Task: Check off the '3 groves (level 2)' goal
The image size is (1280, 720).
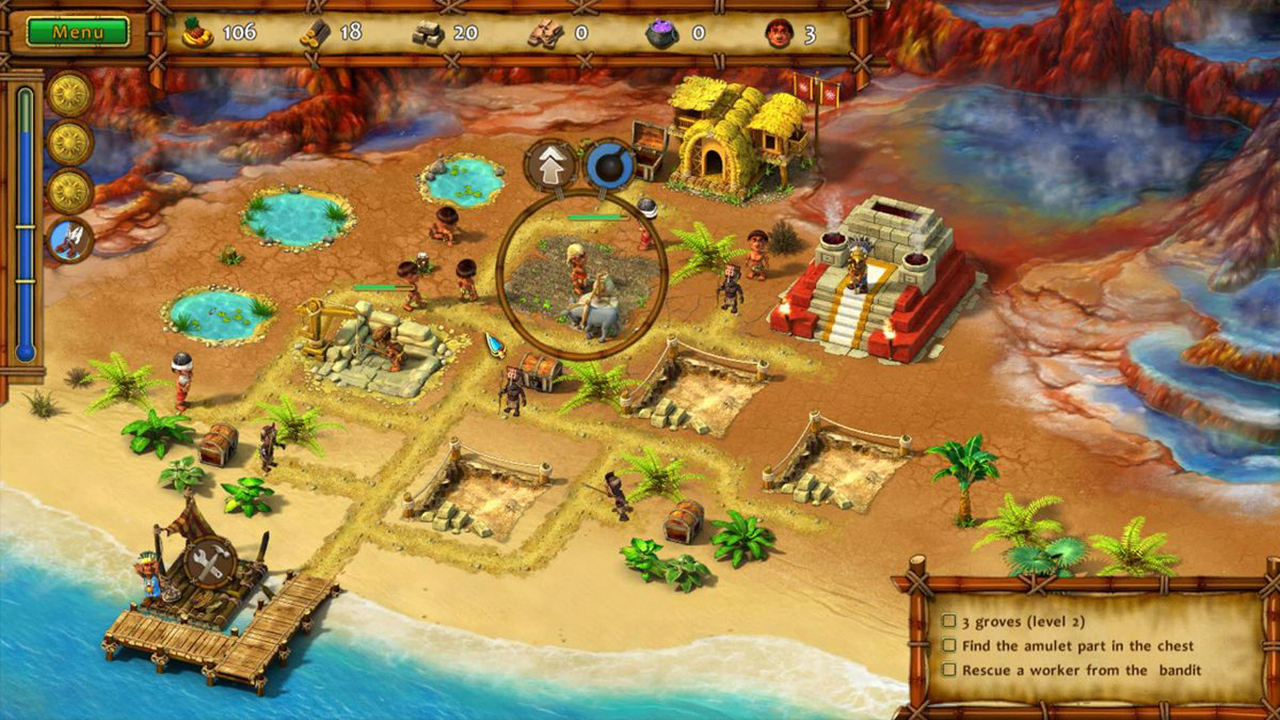Action: coord(949,621)
